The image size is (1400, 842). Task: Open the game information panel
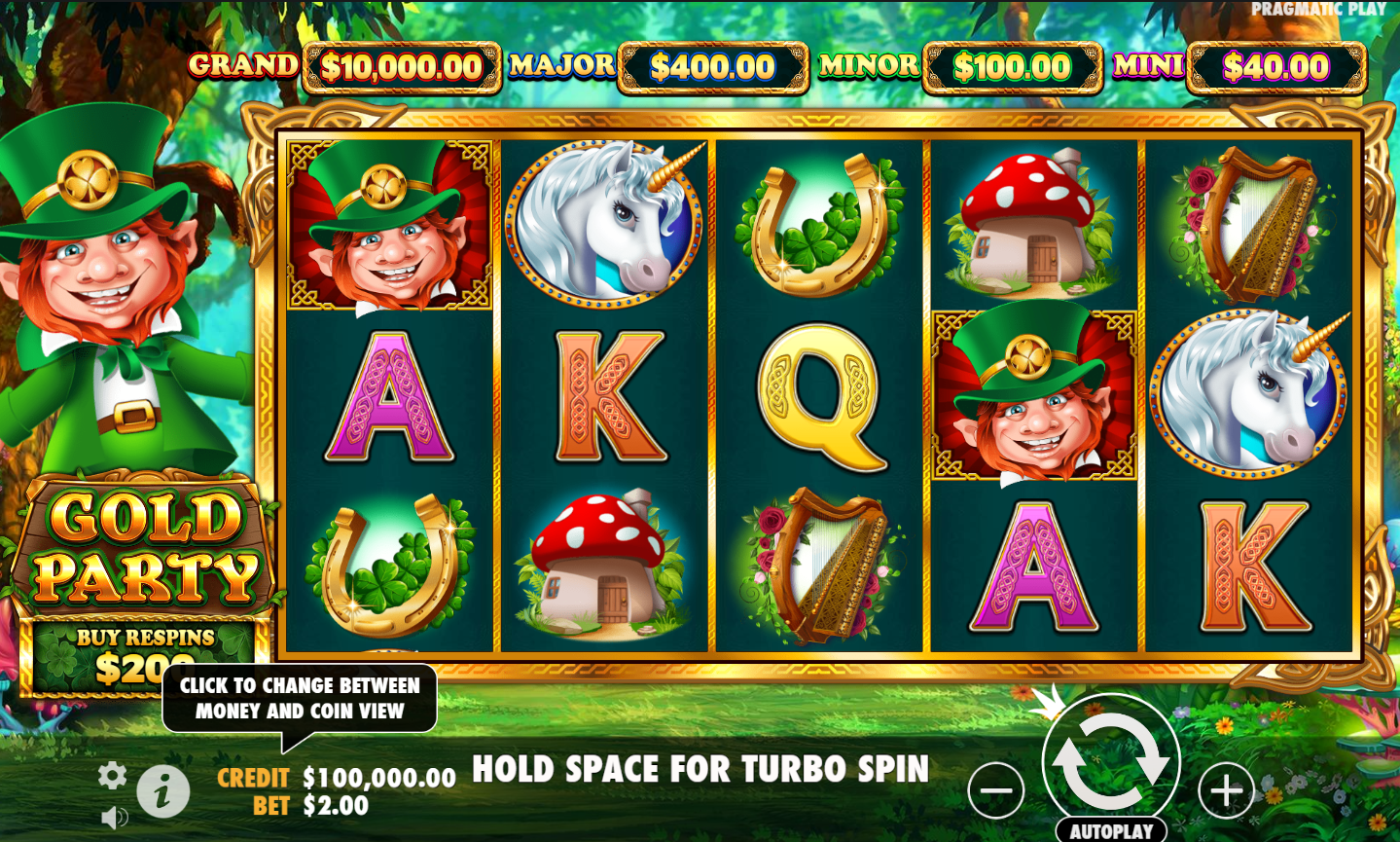pos(163,789)
